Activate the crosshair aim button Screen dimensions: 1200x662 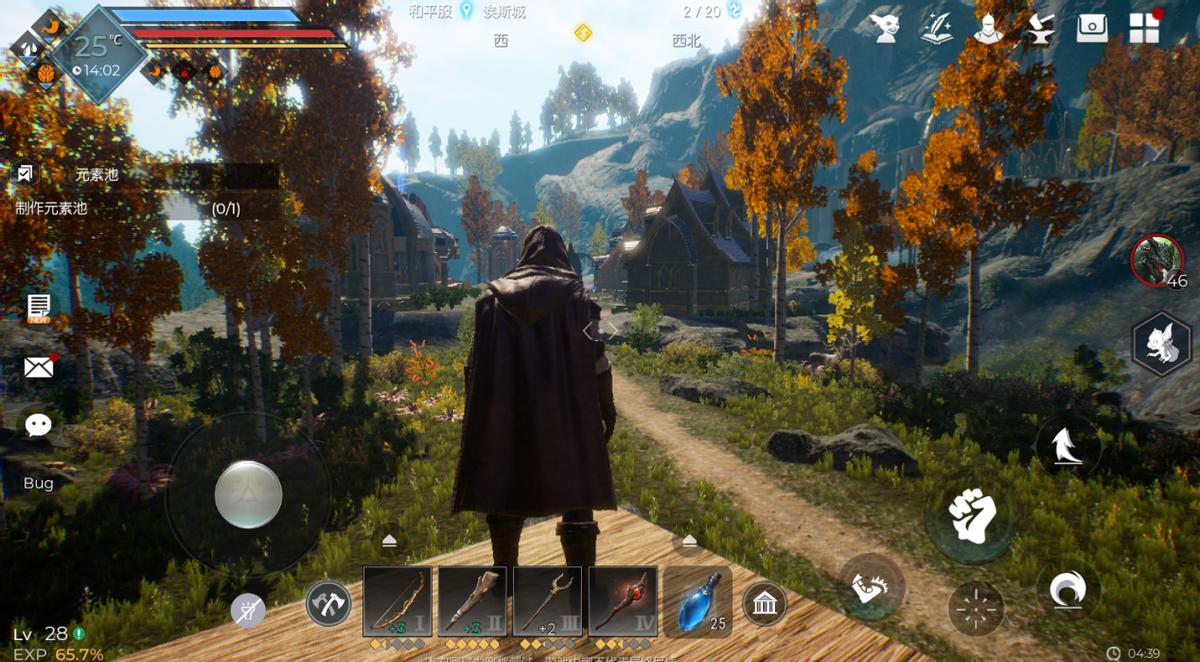pyautogui.click(x=977, y=608)
